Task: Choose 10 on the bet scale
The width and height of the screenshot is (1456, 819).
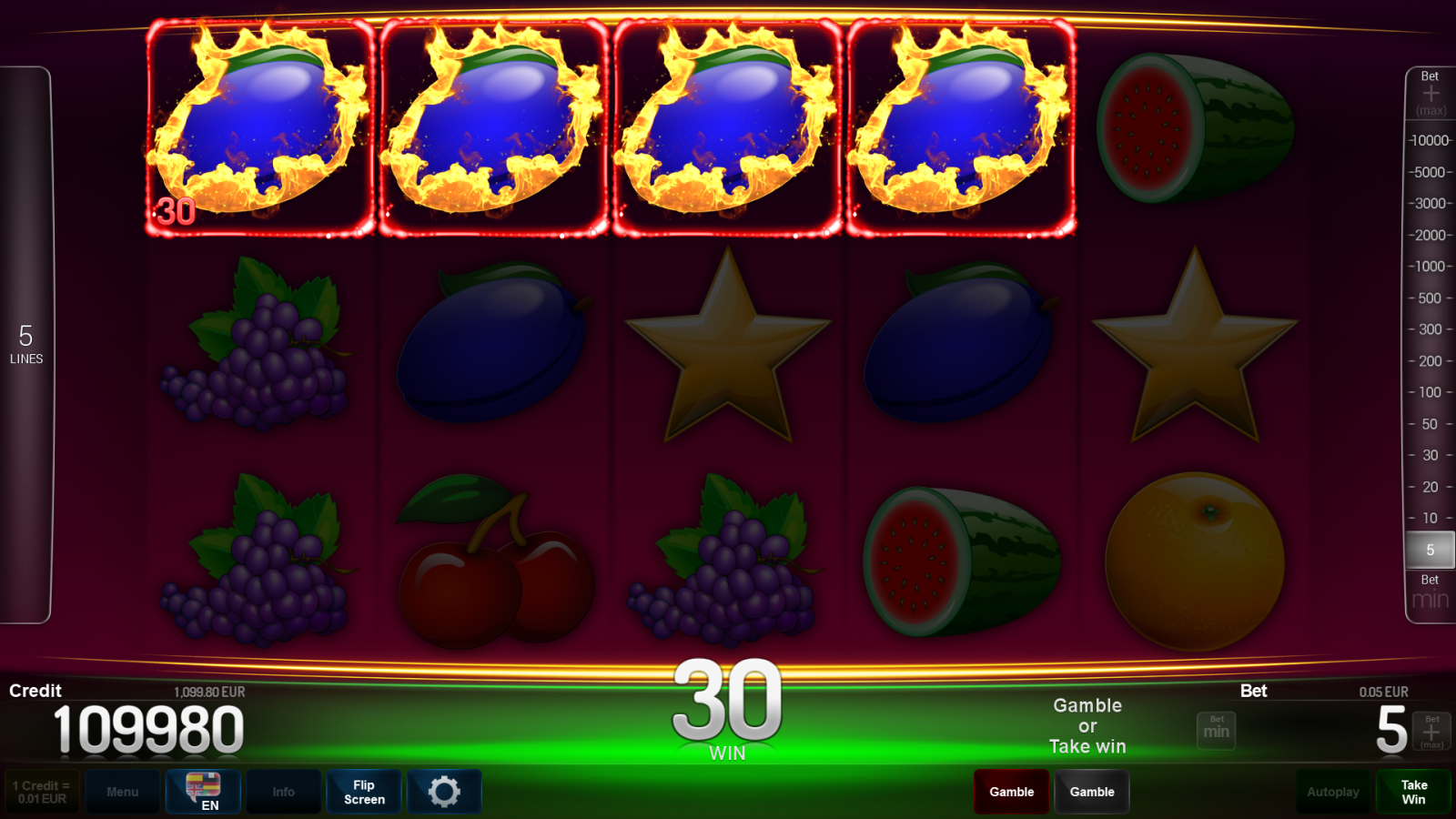Action: click(1430, 518)
